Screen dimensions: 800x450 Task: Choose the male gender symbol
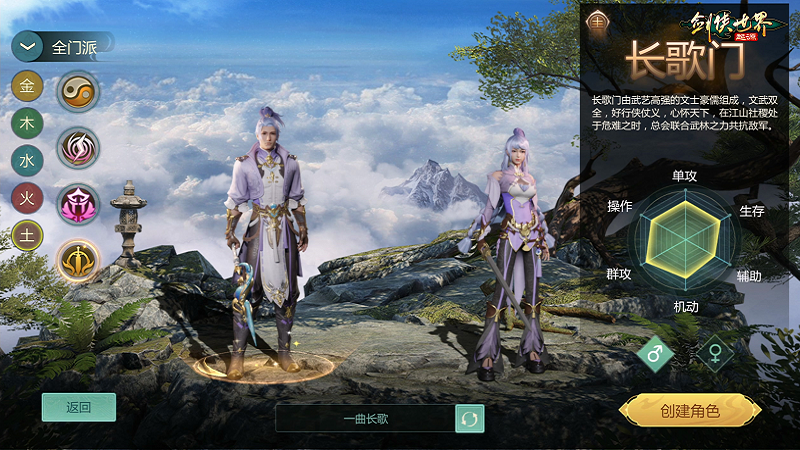pyautogui.click(x=656, y=353)
